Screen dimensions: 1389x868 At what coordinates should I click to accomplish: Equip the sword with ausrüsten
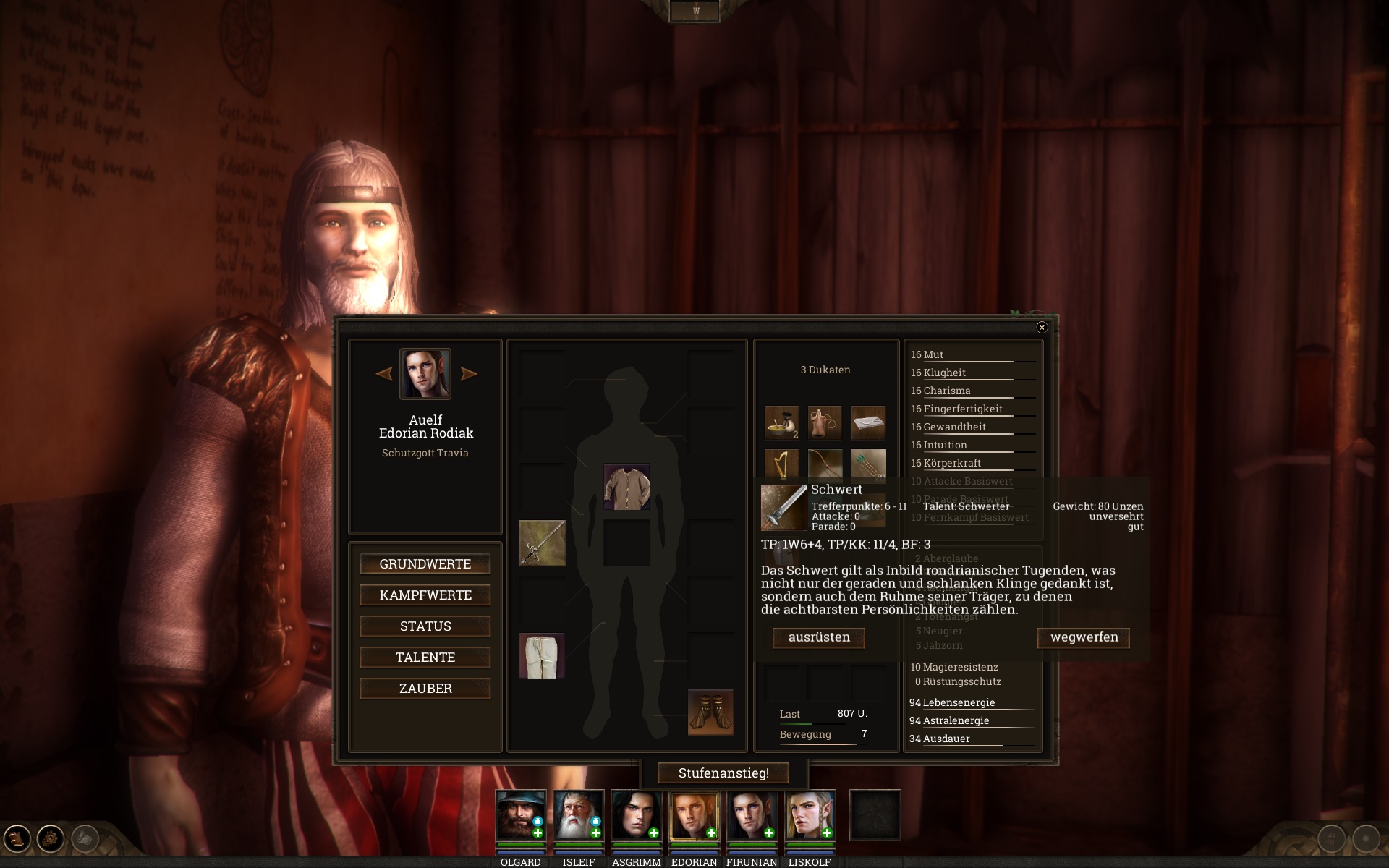[x=819, y=637]
